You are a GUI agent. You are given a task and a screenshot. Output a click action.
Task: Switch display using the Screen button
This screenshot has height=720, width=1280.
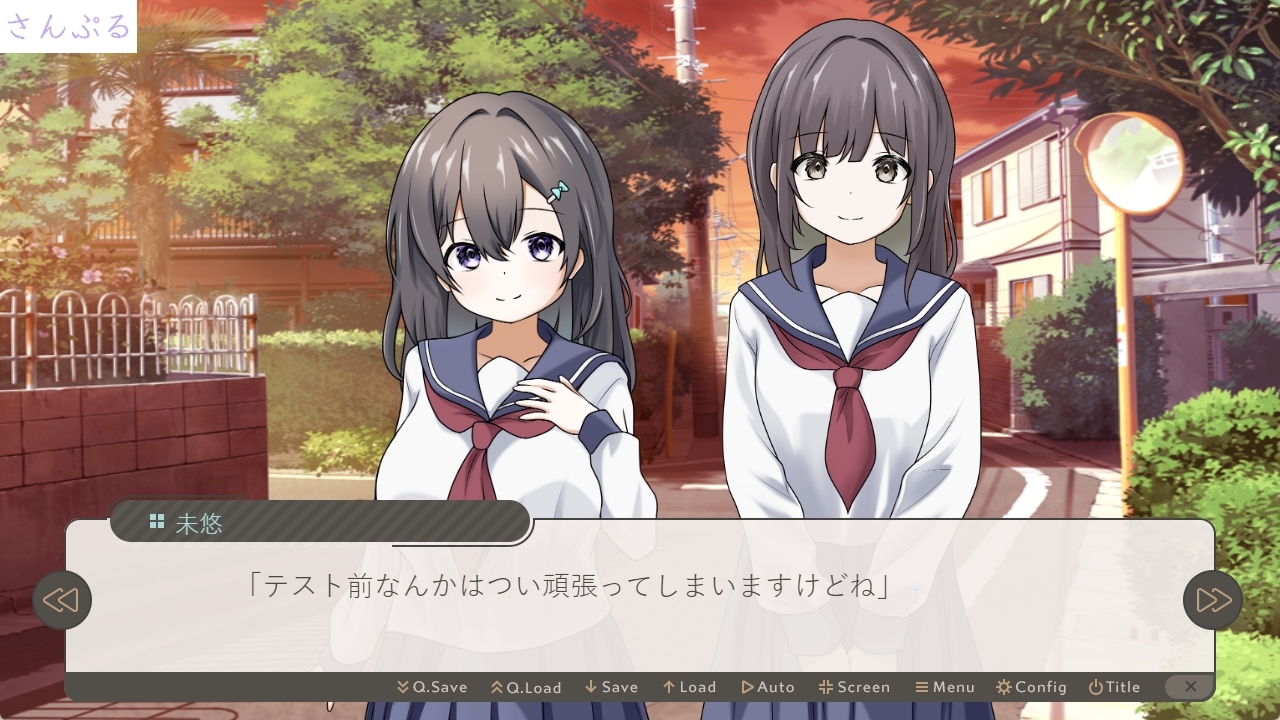854,687
